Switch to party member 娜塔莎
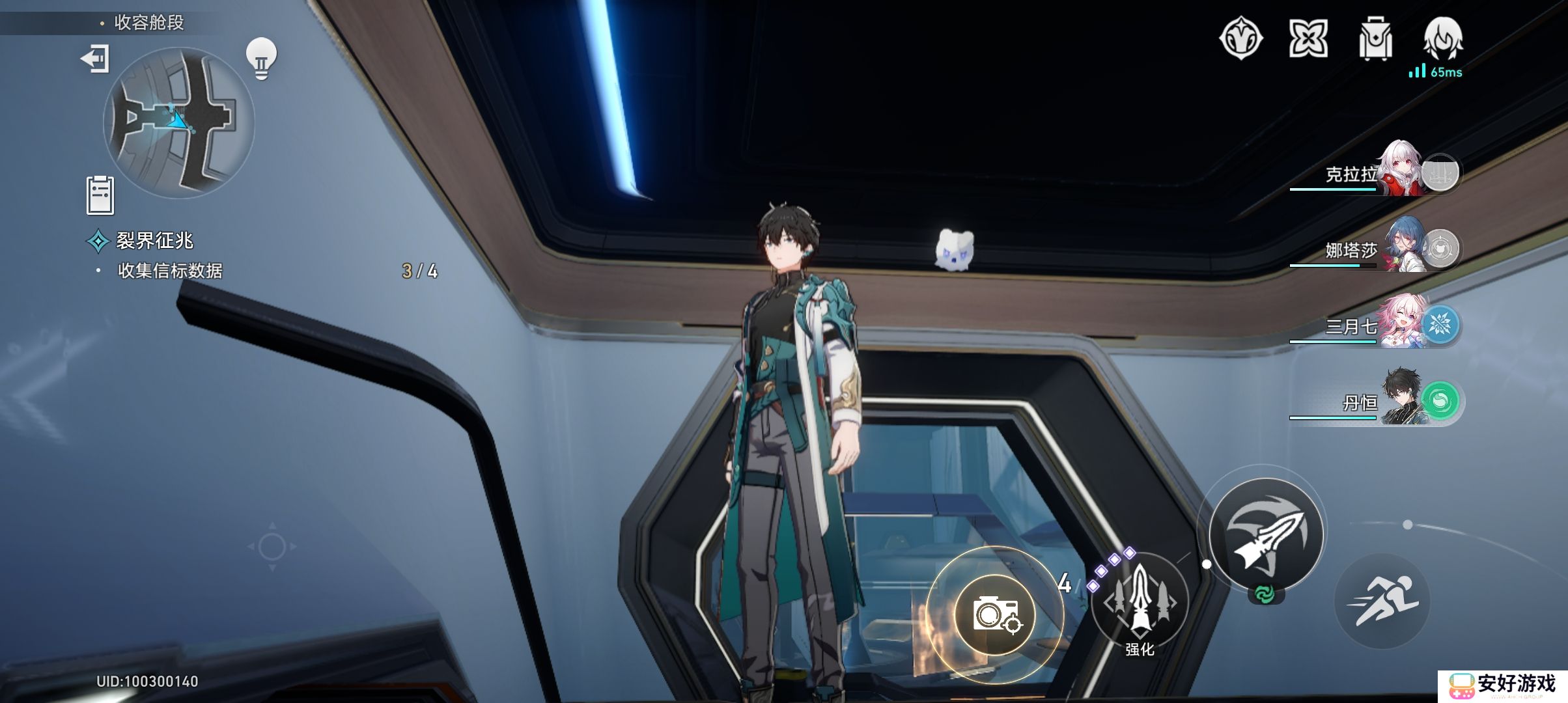 pos(1374,249)
